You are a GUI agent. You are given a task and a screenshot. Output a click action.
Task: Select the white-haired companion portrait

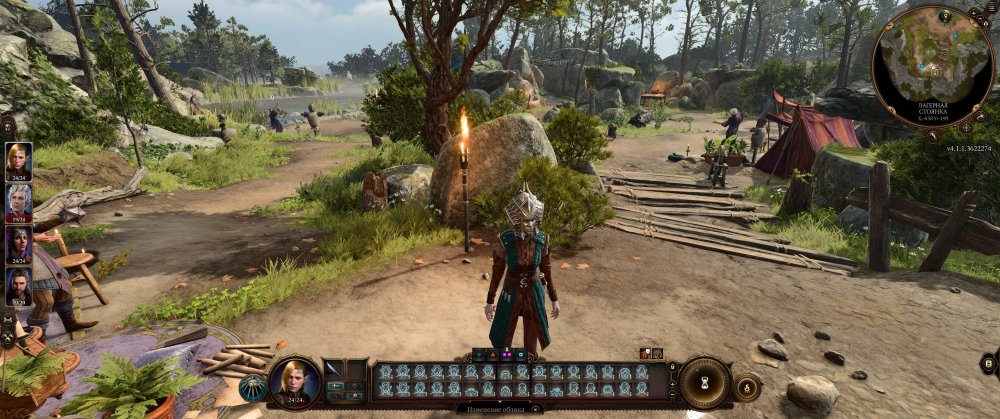[19, 203]
